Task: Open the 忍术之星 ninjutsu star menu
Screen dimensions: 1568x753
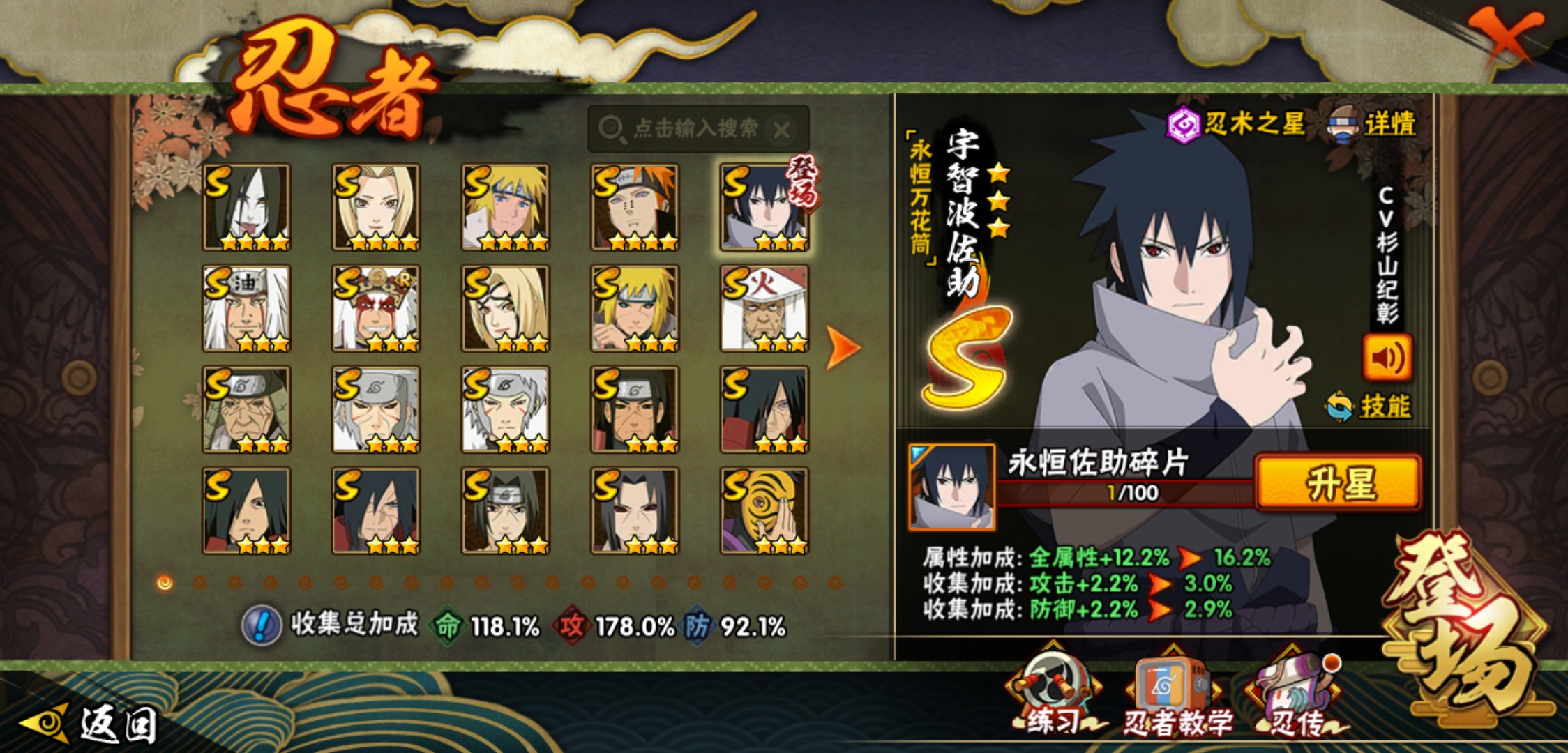Action: 1236,125
